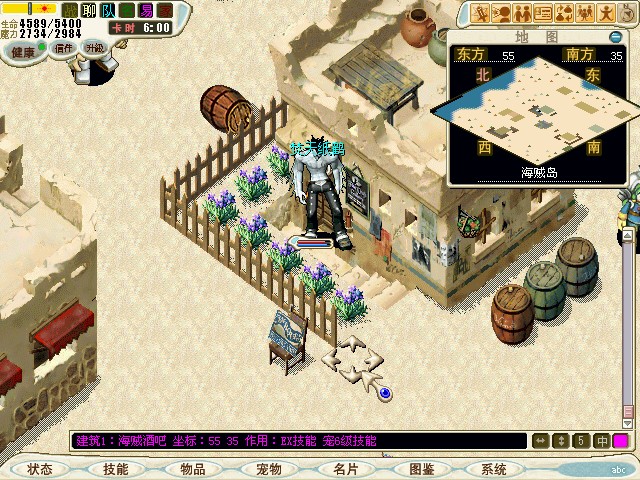This screenshot has width=640, height=480.
Task: Open the 物品 (Items) menu
Action: [193, 469]
